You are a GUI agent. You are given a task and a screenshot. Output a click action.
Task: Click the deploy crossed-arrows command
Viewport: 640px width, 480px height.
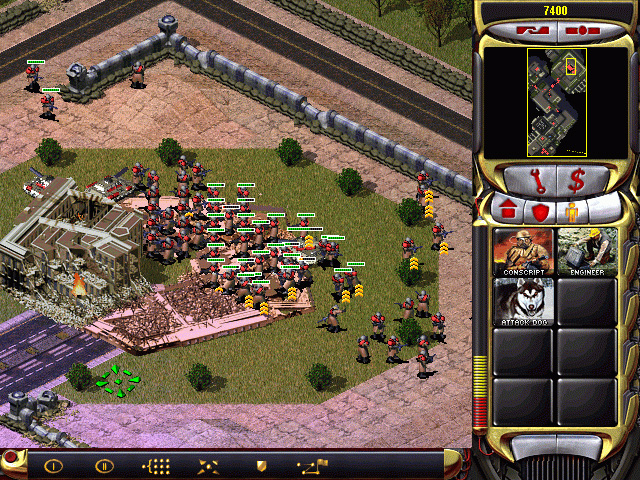click(210, 465)
